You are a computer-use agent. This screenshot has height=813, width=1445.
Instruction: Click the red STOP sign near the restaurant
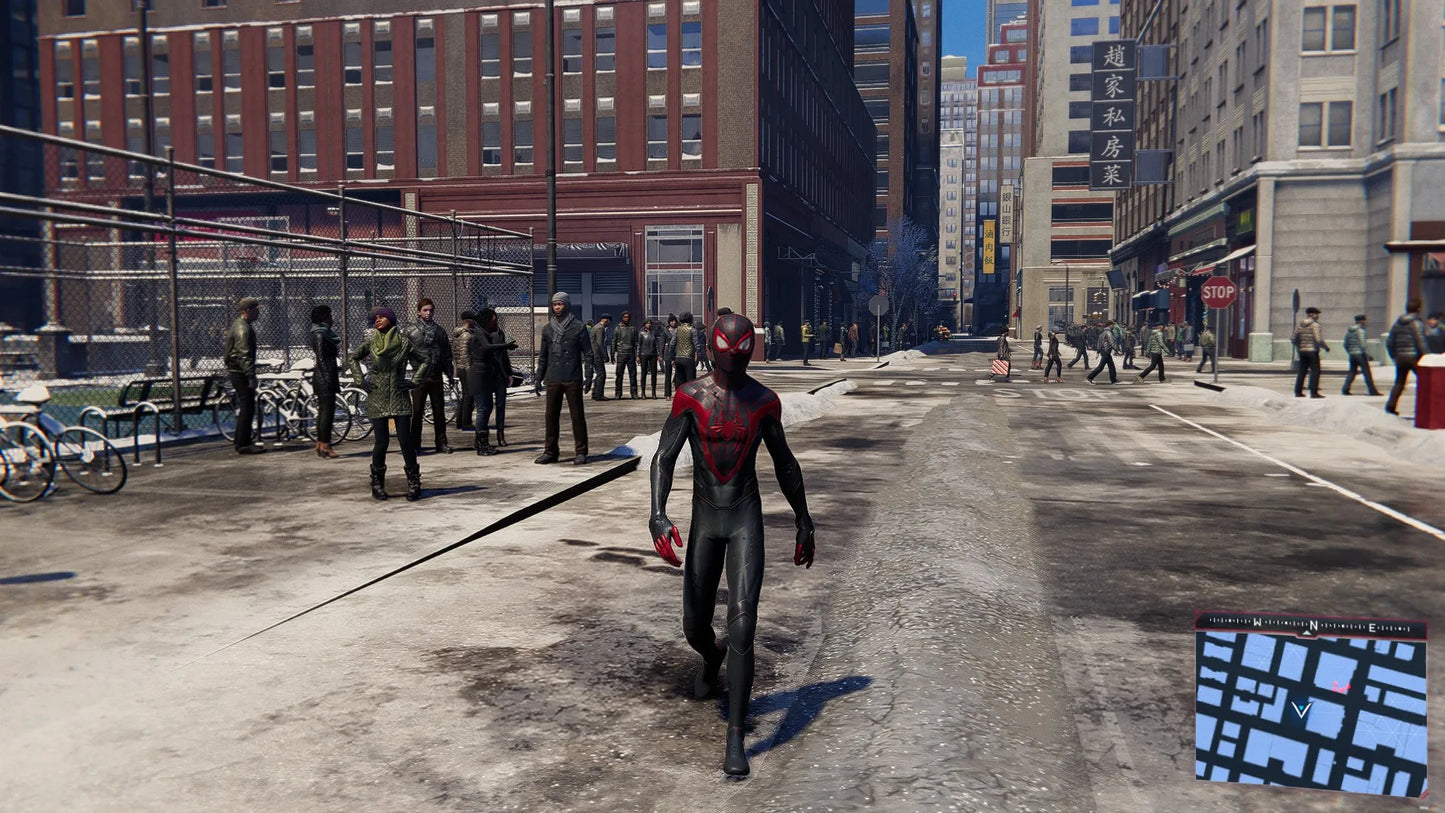[x=1216, y=291]
